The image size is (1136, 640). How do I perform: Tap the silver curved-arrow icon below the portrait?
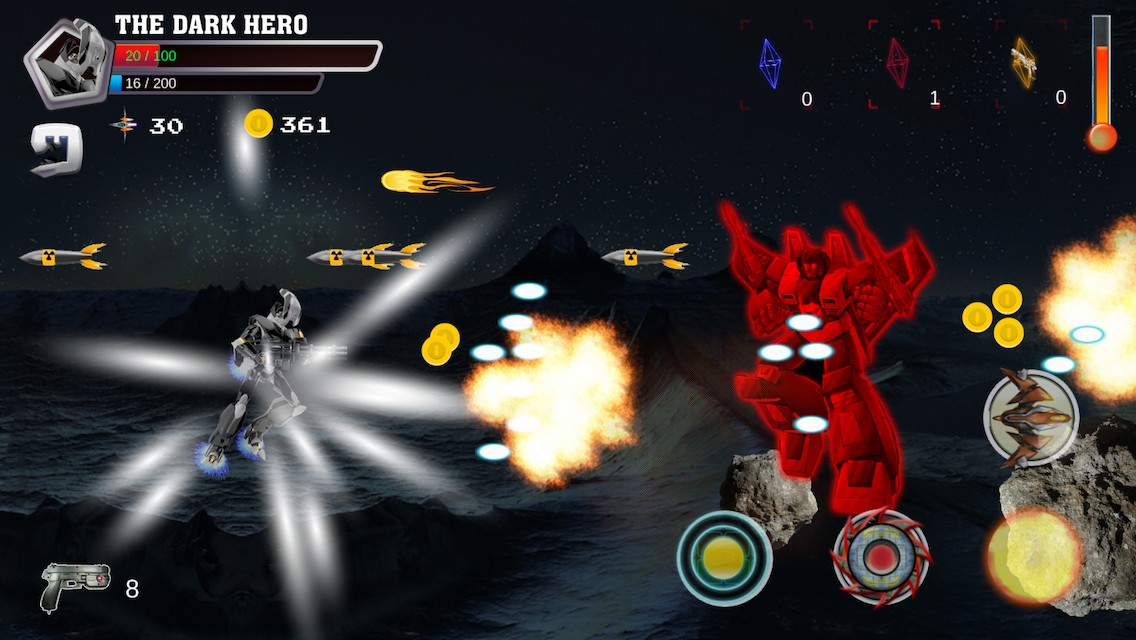pos(56,150)
